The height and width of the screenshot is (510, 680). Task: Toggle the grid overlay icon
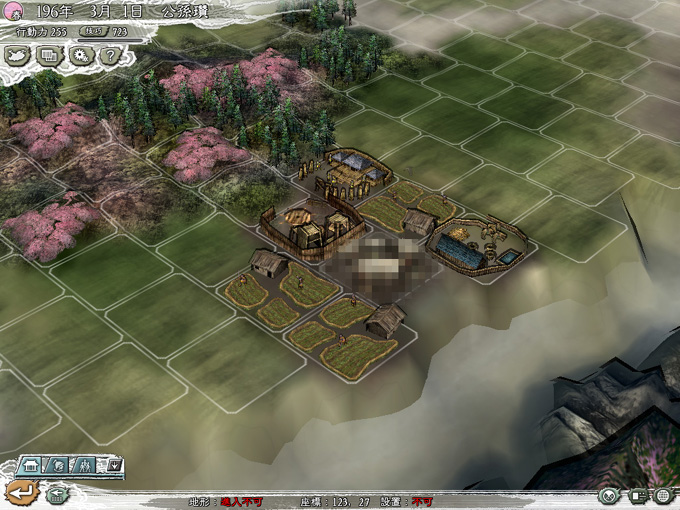[x=663, y=497]
